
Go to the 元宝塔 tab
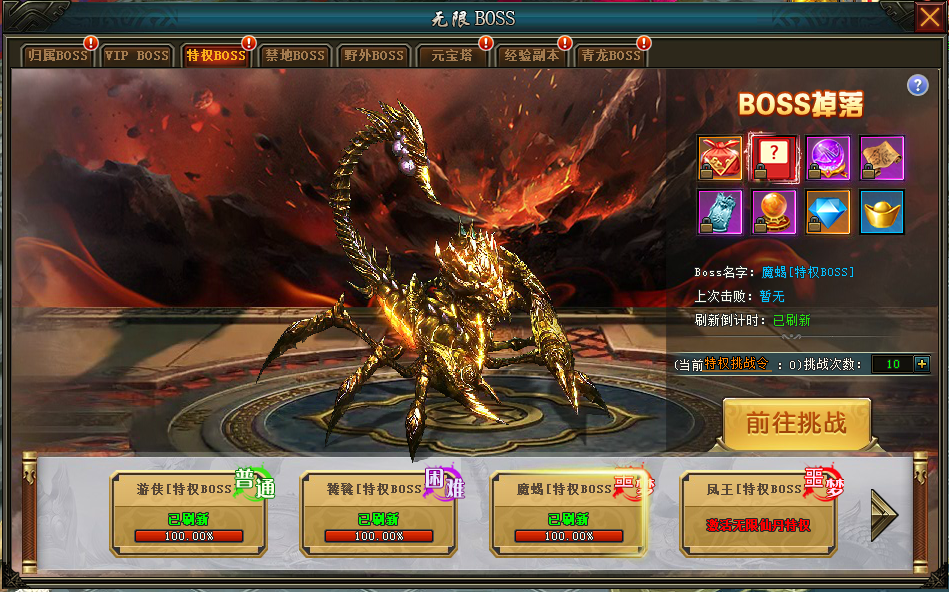coord(452,56)
